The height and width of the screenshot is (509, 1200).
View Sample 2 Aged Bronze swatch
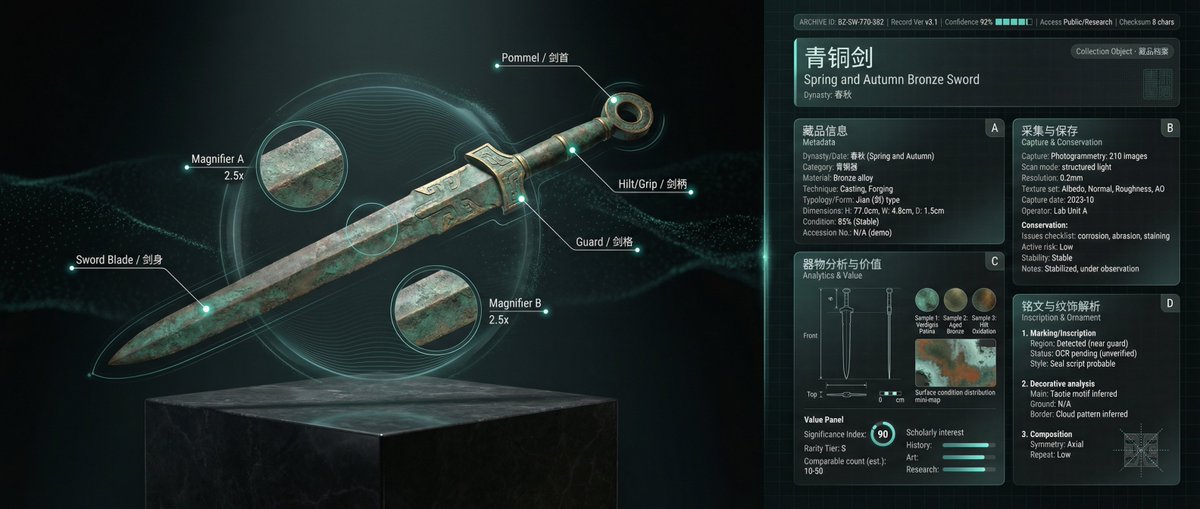pyautogui.click(x=956, y=300)
